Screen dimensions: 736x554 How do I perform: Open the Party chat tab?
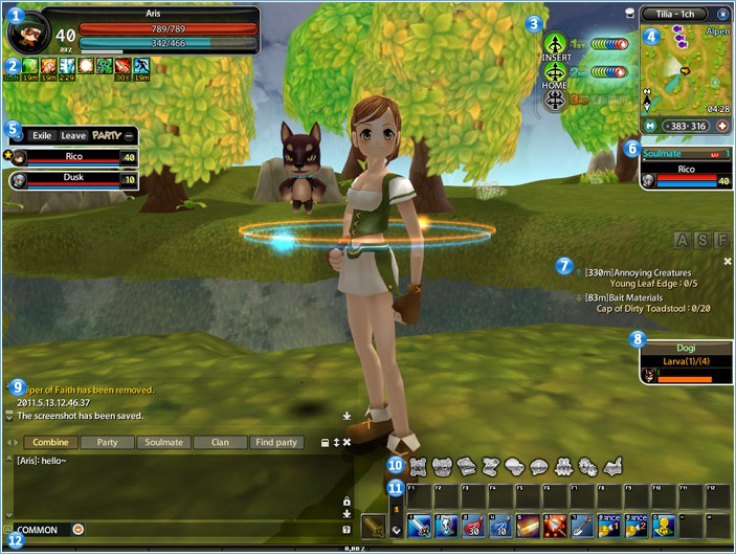(x=107, y=442)
